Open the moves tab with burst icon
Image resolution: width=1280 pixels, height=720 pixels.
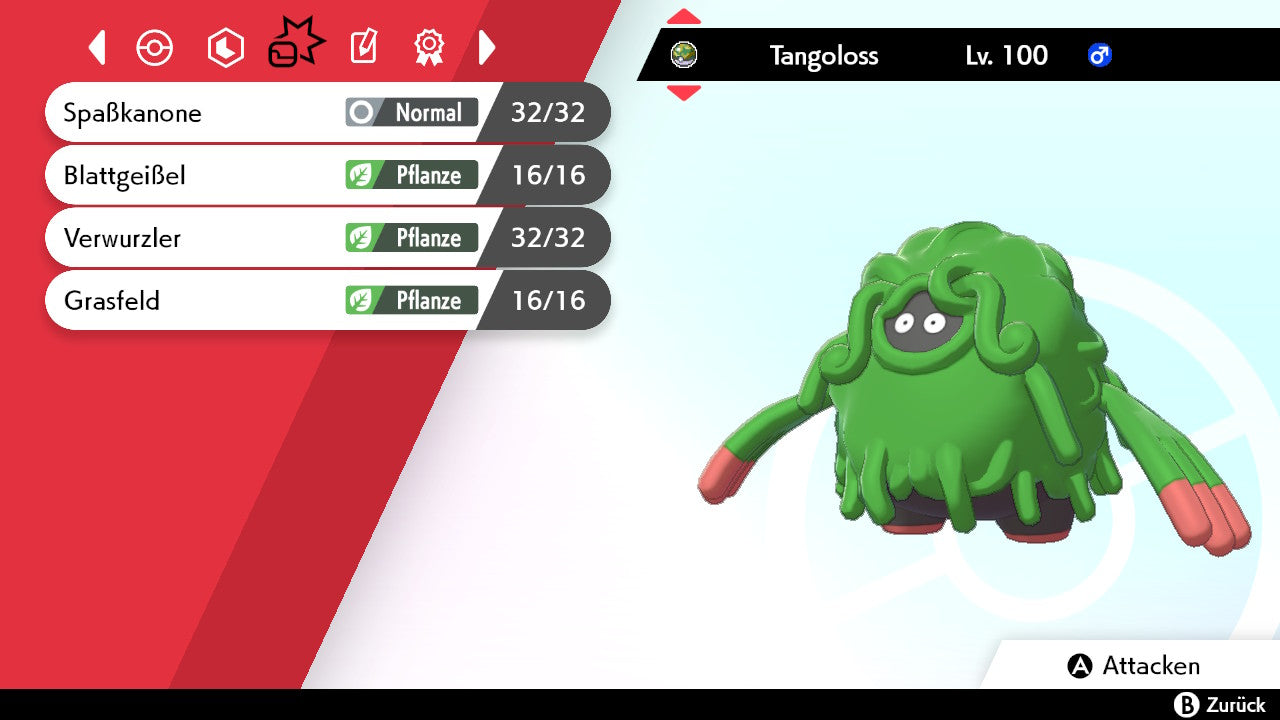[x=295, y=46]
